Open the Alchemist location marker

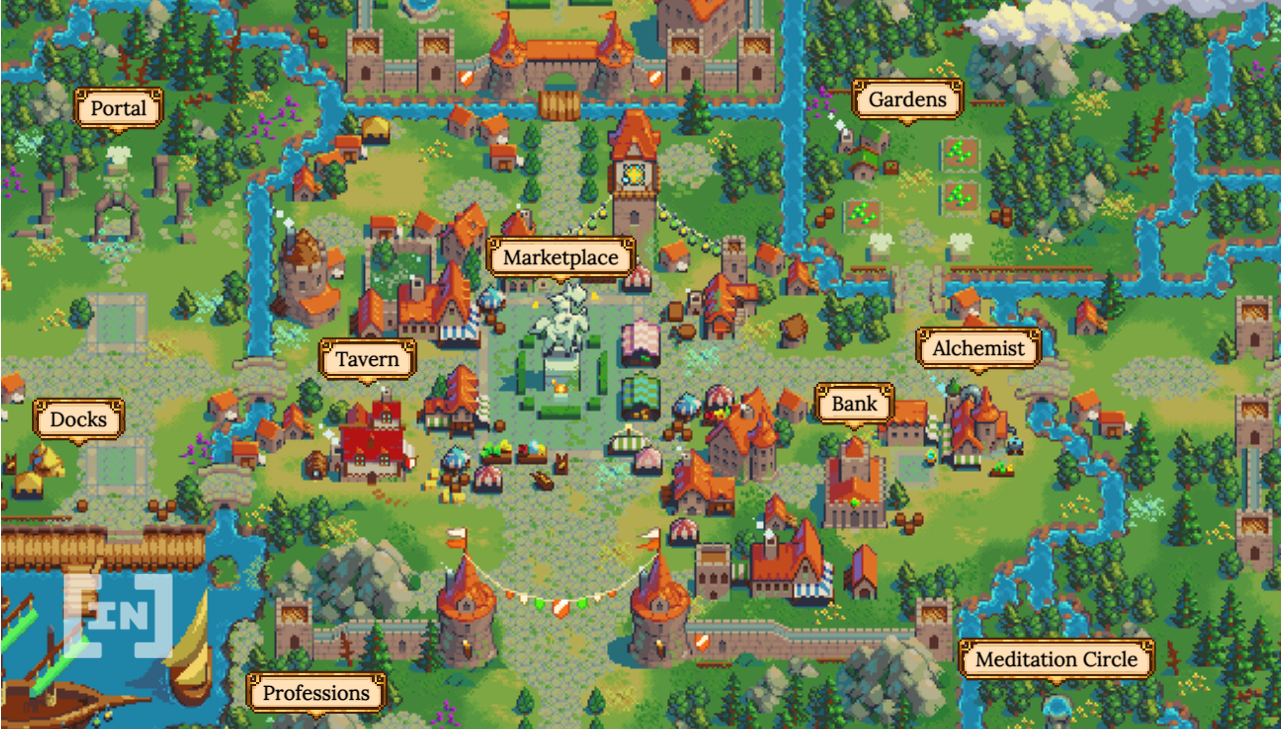(978, 348)
